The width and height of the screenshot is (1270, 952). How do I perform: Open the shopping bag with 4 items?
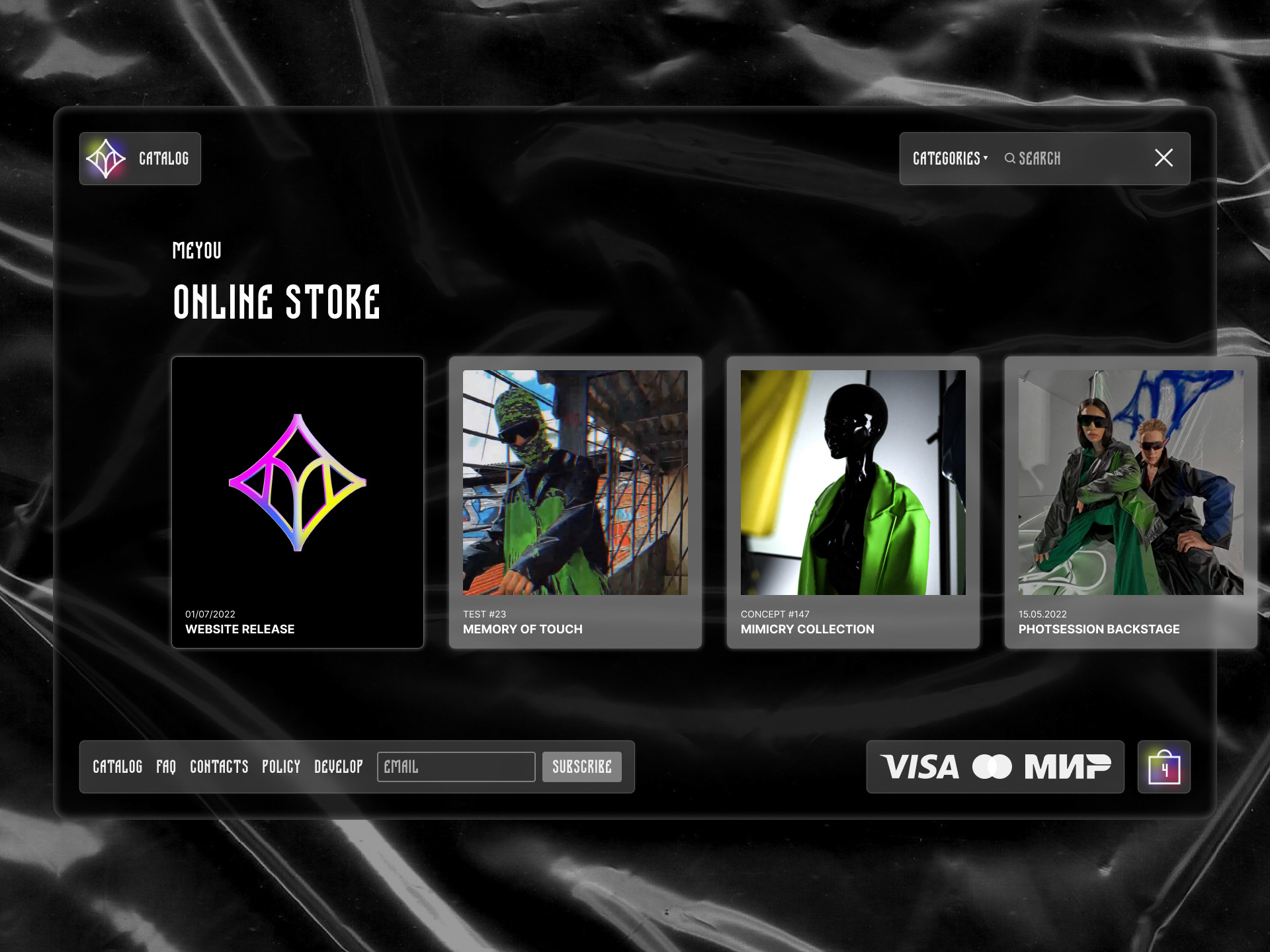(1164, 767)
